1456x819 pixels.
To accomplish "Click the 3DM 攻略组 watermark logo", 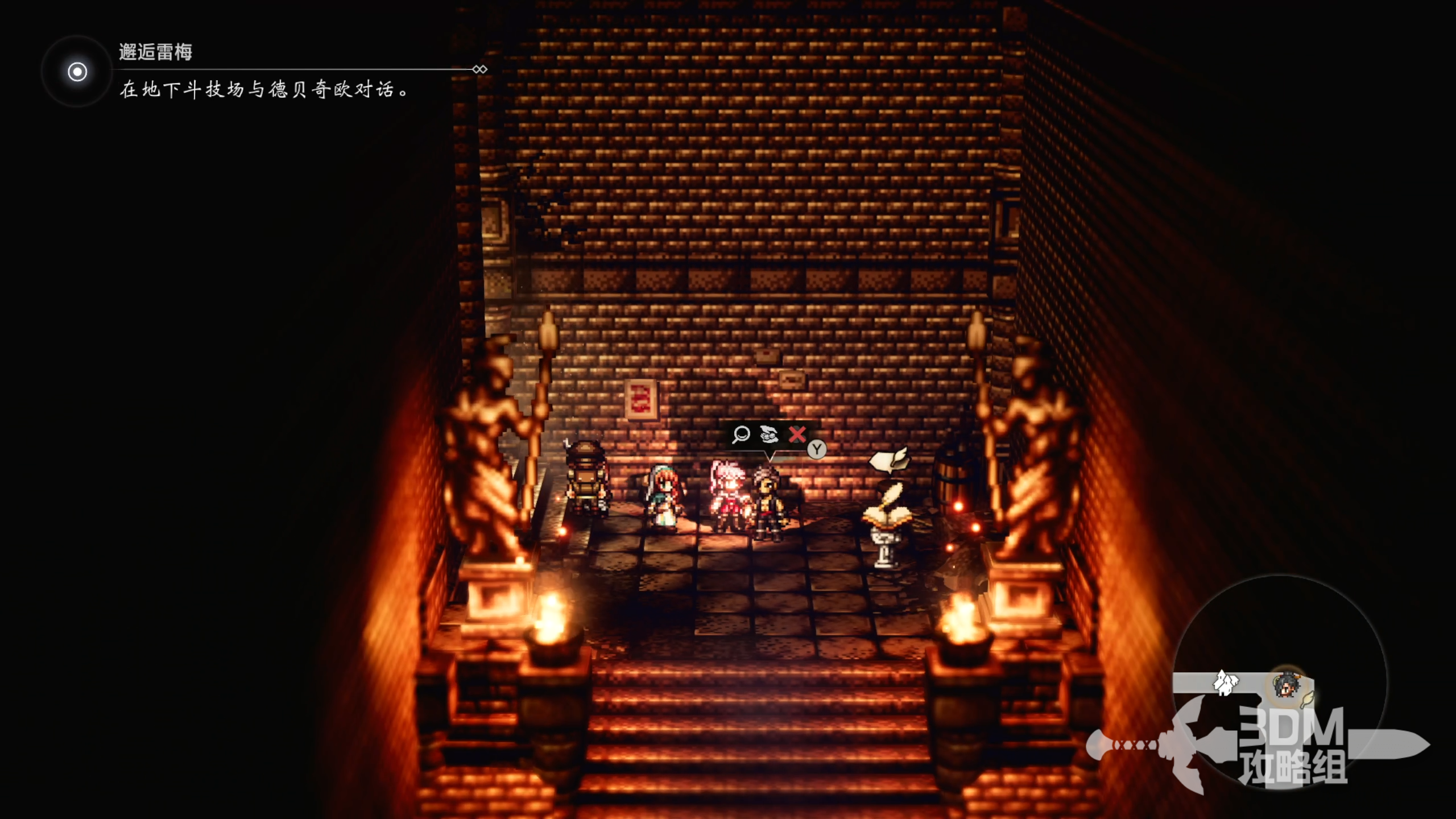I will [1292, 746].
